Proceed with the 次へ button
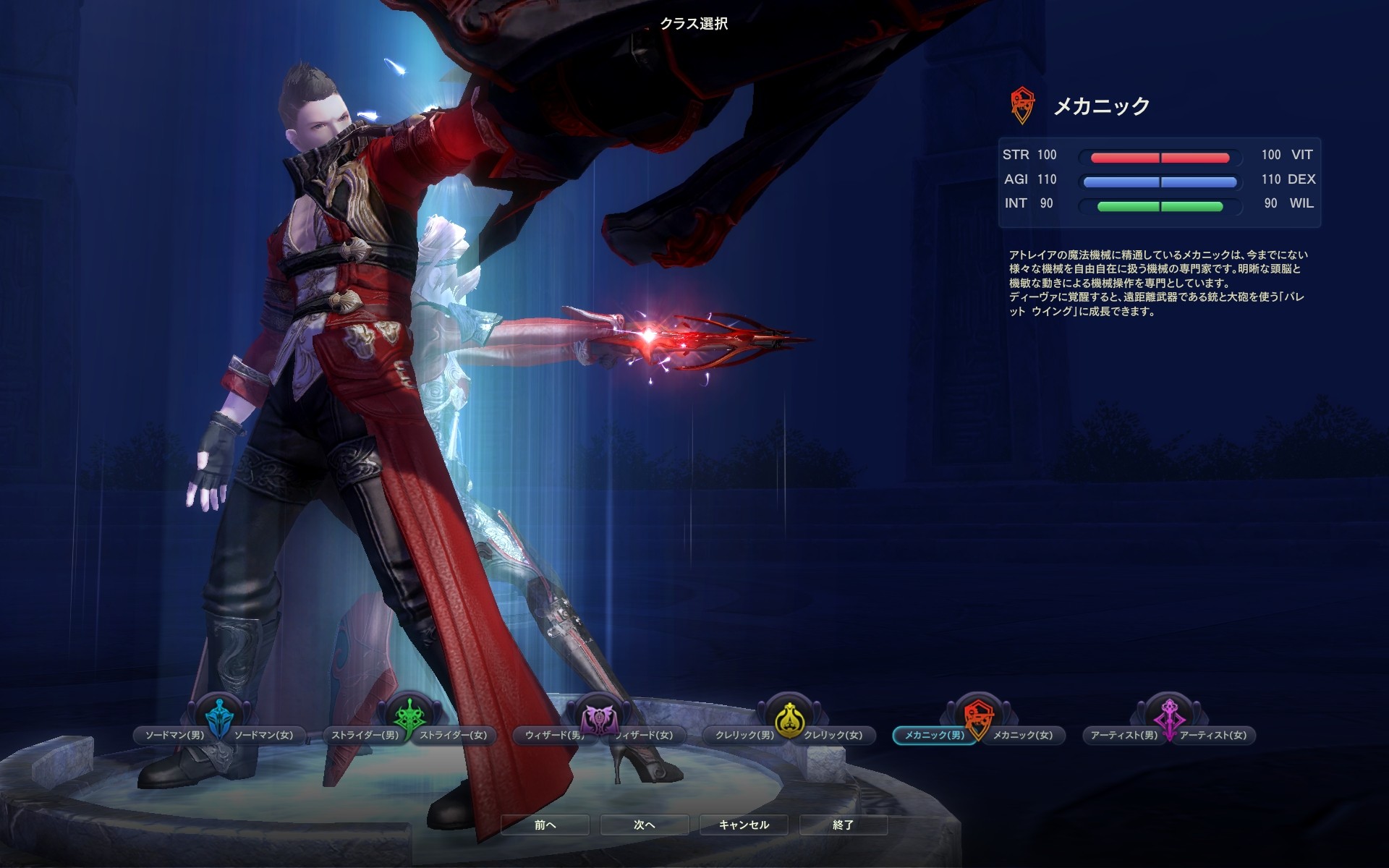Image resolution: width=1389 pixels, height=868 pixels. coord(645,825)
